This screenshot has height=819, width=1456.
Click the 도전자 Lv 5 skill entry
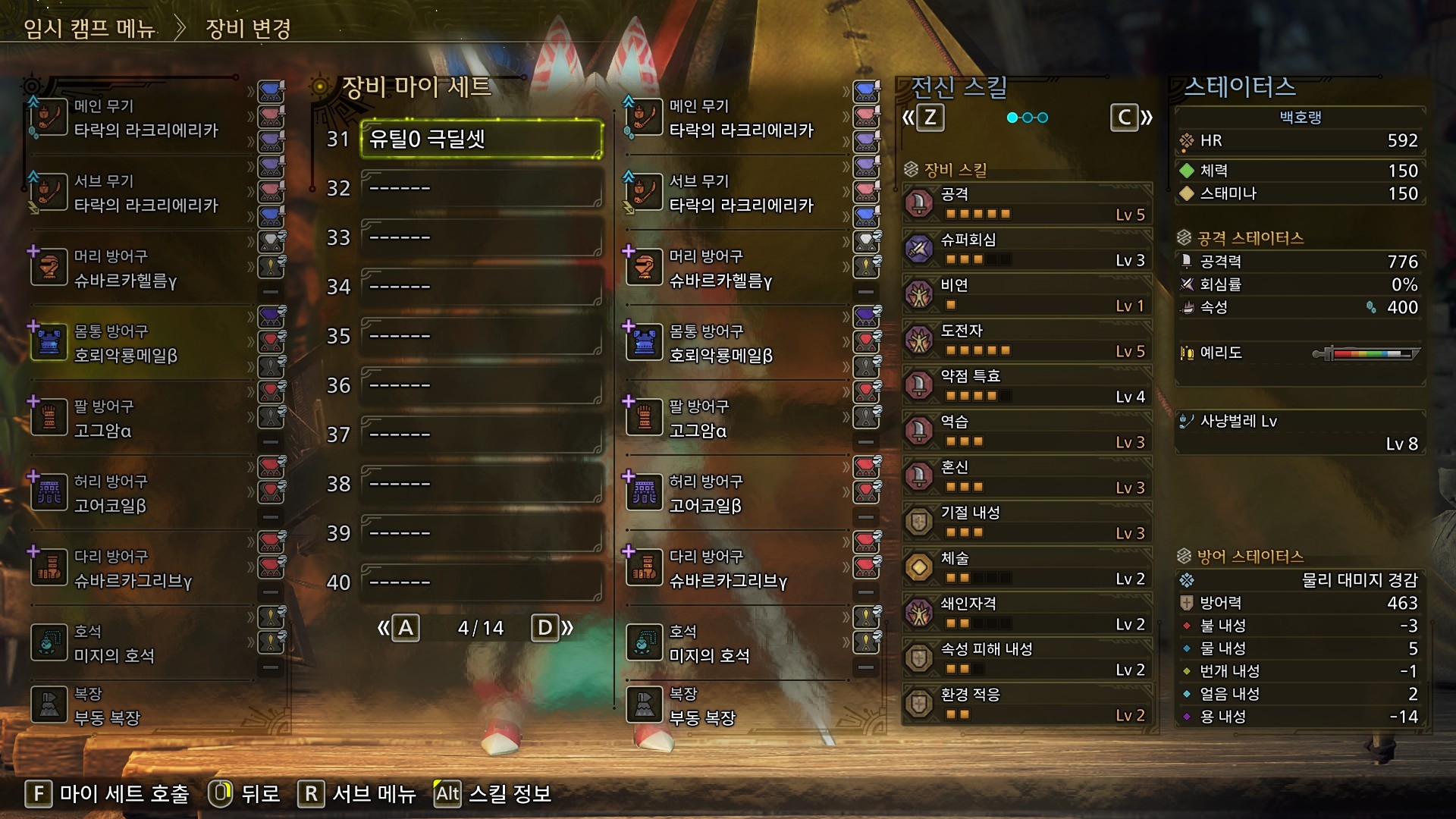(1027, 340)
